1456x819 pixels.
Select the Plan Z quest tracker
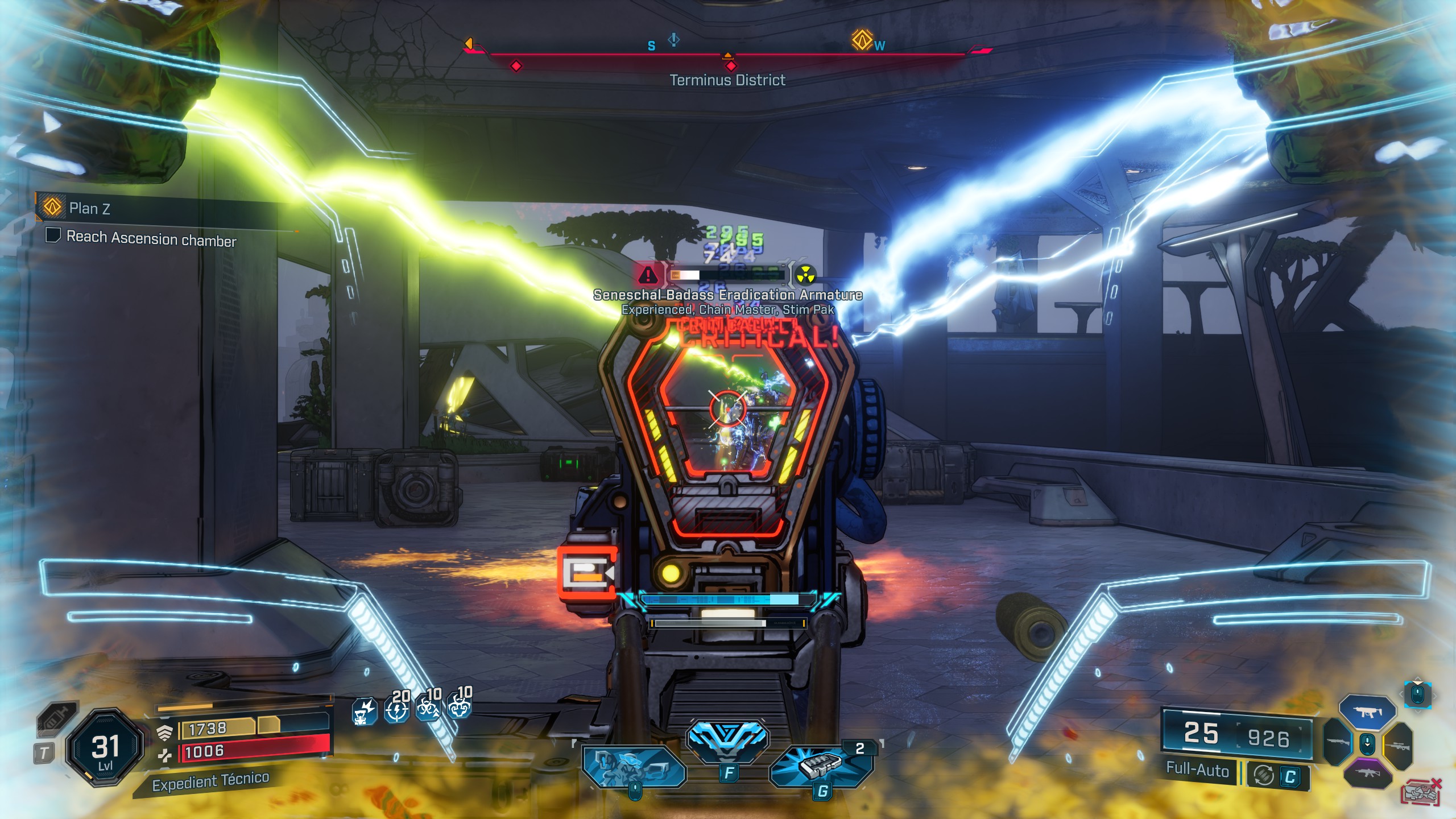[90, 208]
